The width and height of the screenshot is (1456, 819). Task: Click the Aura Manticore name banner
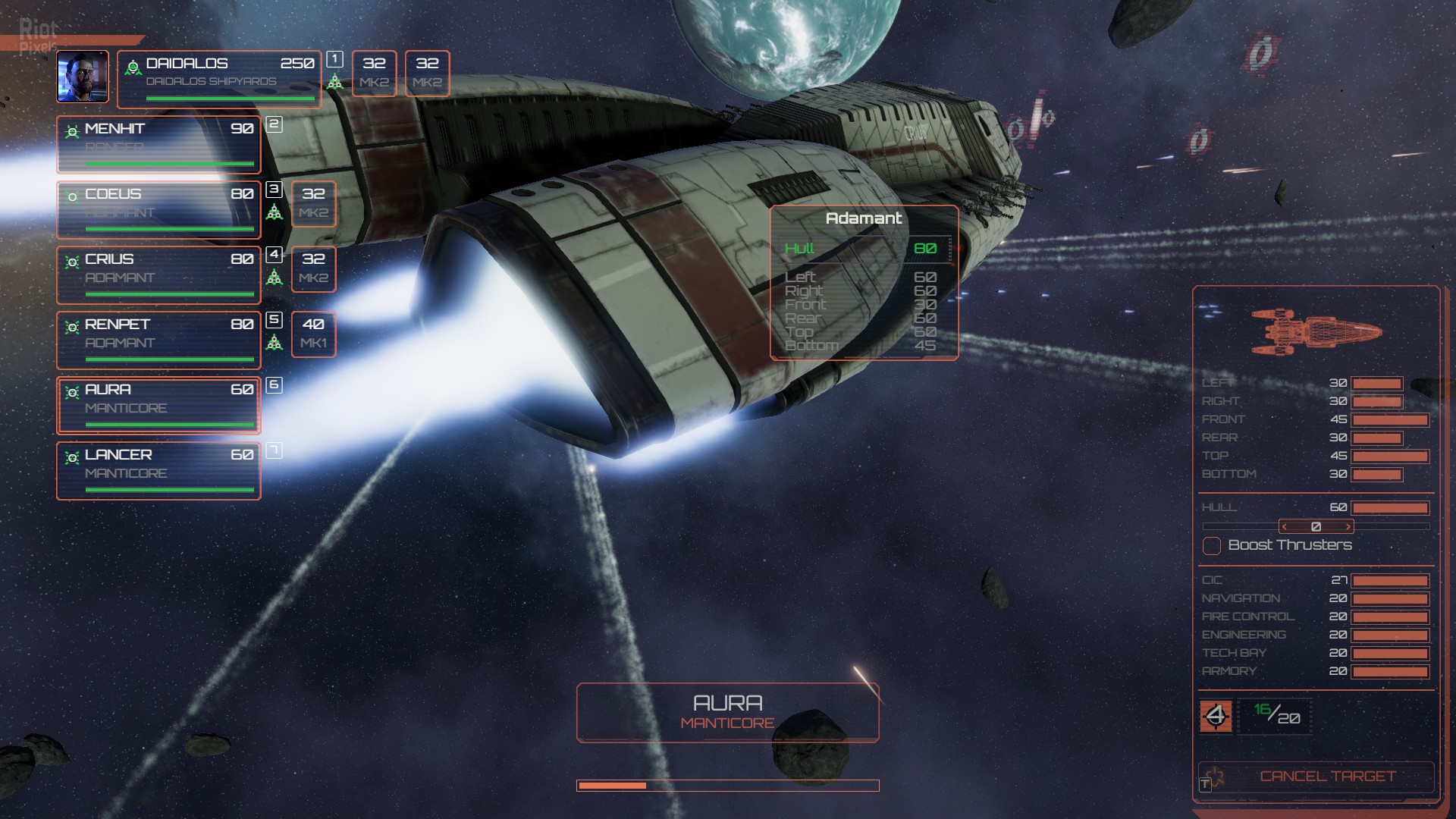pyautogui.click(x=727, y=712)
